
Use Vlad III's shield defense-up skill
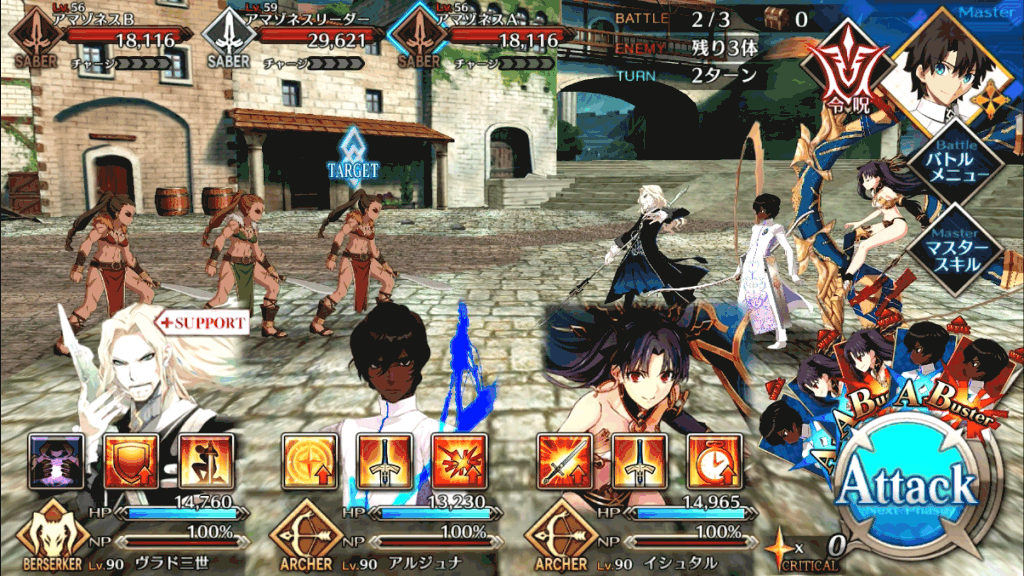128,460
